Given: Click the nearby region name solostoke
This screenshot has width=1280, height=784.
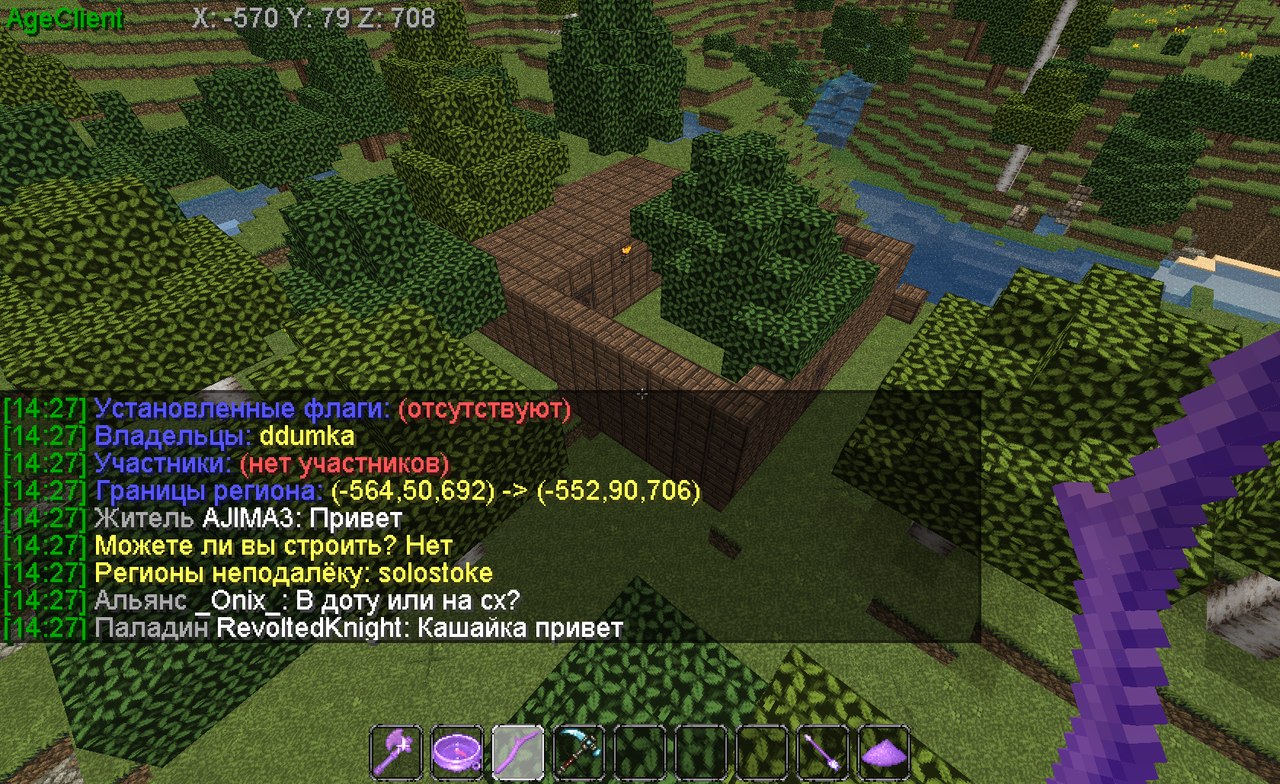Looking at the screenshot, I should point(442,574).
